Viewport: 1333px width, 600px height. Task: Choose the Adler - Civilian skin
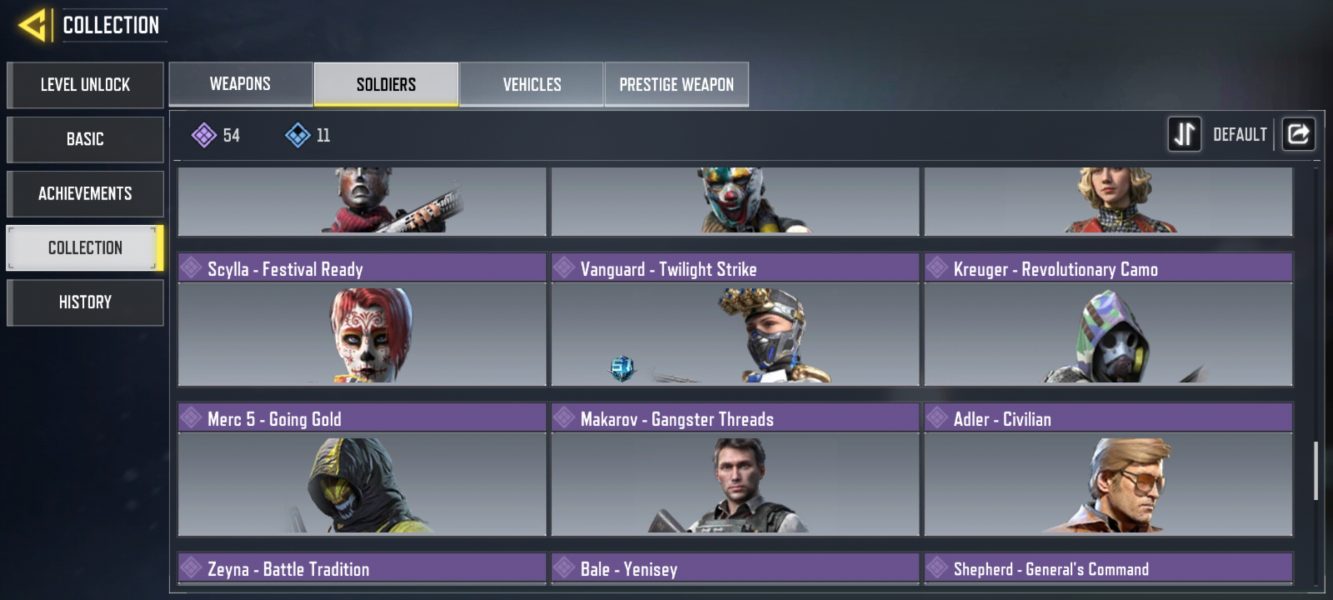[x=1108, y=470]
